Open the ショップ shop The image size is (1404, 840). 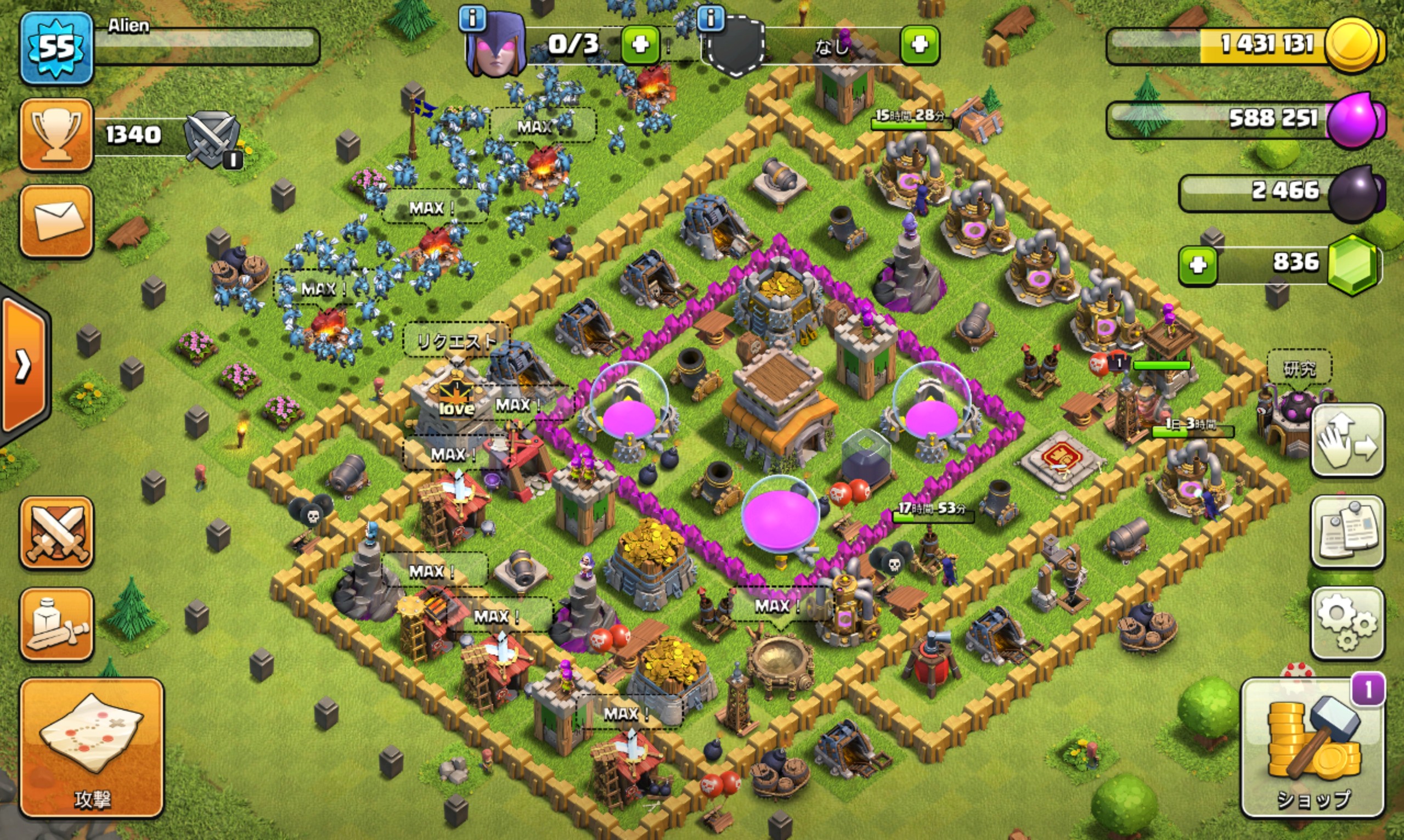coord(1313,747)
